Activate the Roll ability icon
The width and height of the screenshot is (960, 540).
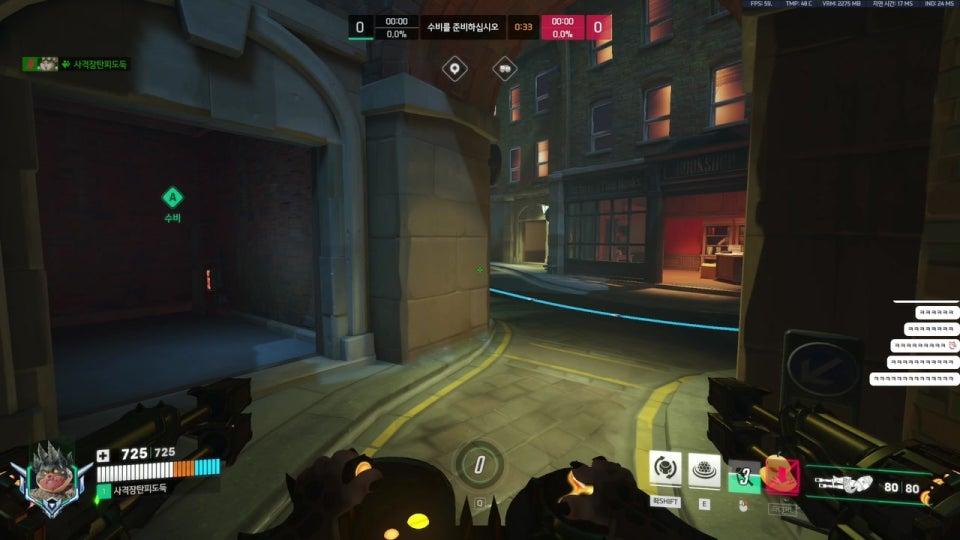pyautogui.click(x=665, y=468)
